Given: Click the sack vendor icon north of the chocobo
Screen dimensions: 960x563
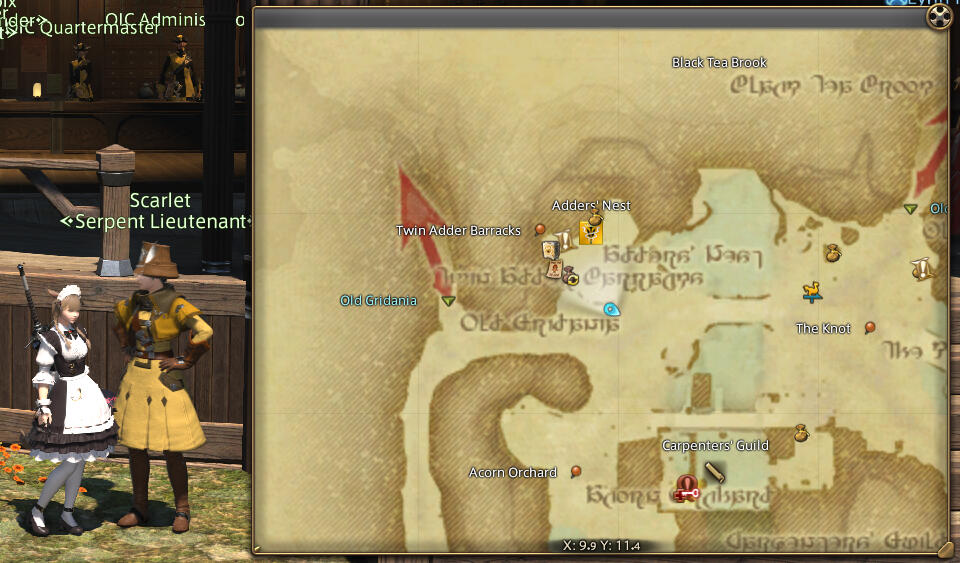Looking at the screenshot, I should pyautogui.click(x=832, y=254).
